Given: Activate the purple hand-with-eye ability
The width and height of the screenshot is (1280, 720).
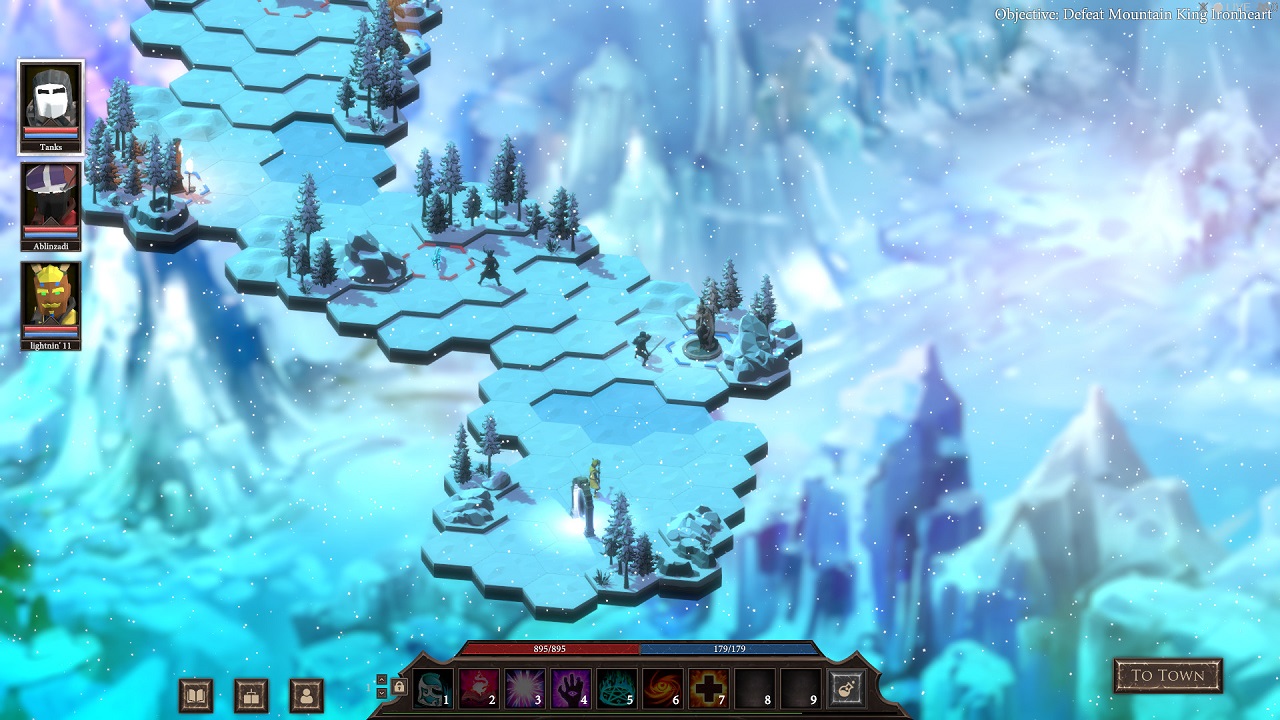Looking at the screenshot, I should pyautogui.click(x=569, y=688).
